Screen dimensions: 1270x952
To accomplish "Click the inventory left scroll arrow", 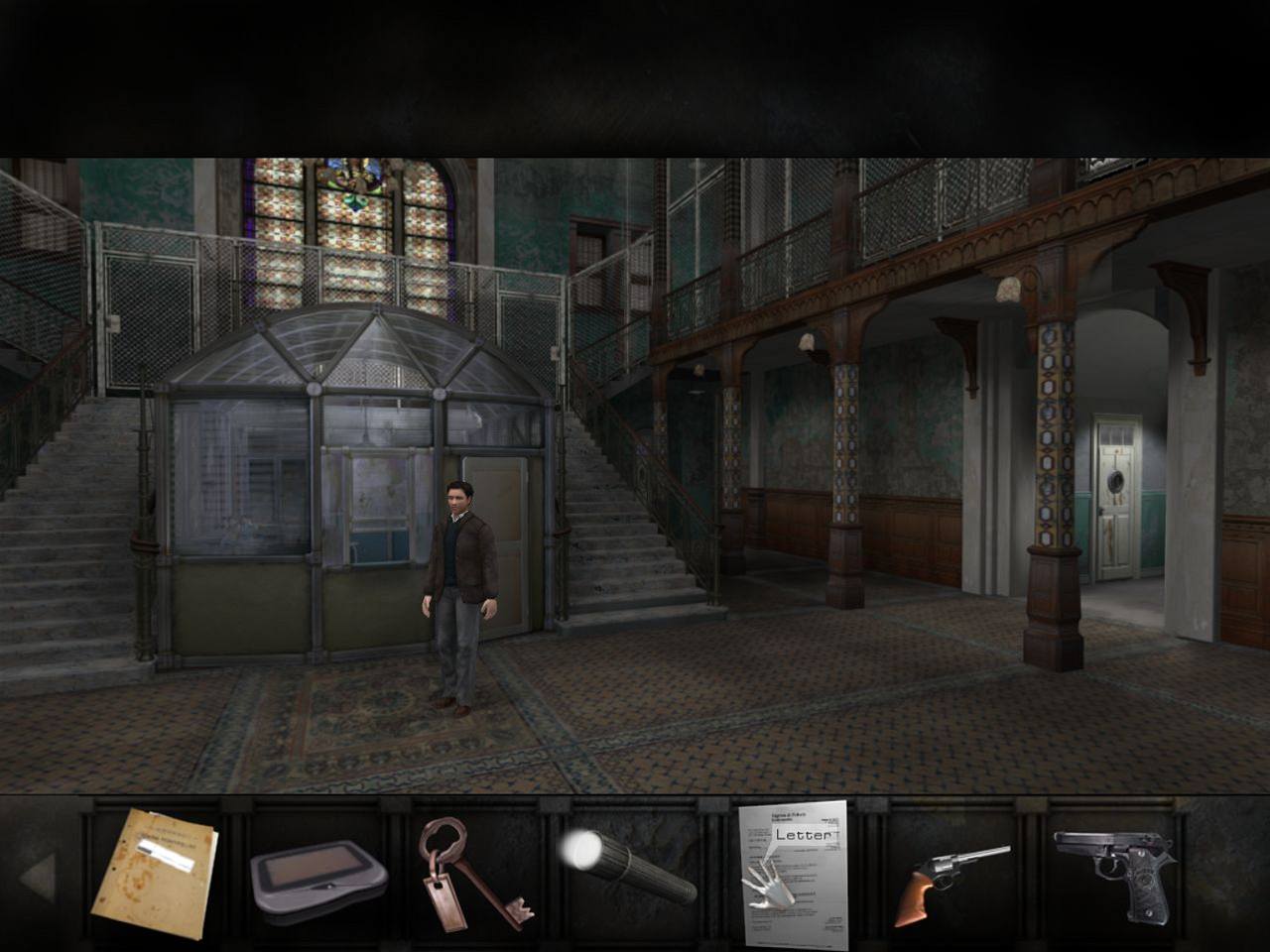I will coord(38,878).
